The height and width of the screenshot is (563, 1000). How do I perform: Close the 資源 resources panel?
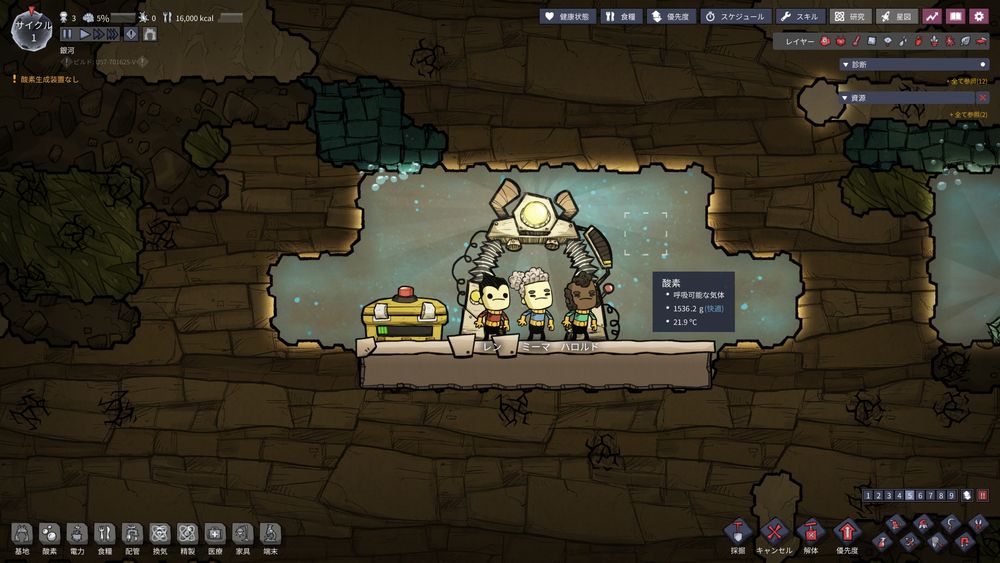[x=982, y=98]
